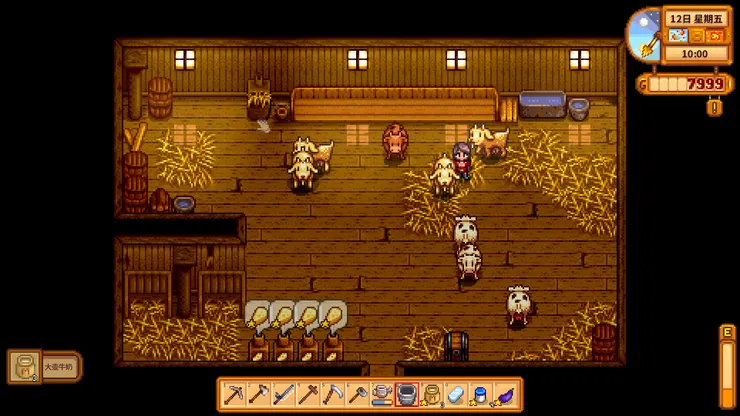Equip the sword from the hotbar
Viewport: 740px width, 416px height.
click(283, 394)
